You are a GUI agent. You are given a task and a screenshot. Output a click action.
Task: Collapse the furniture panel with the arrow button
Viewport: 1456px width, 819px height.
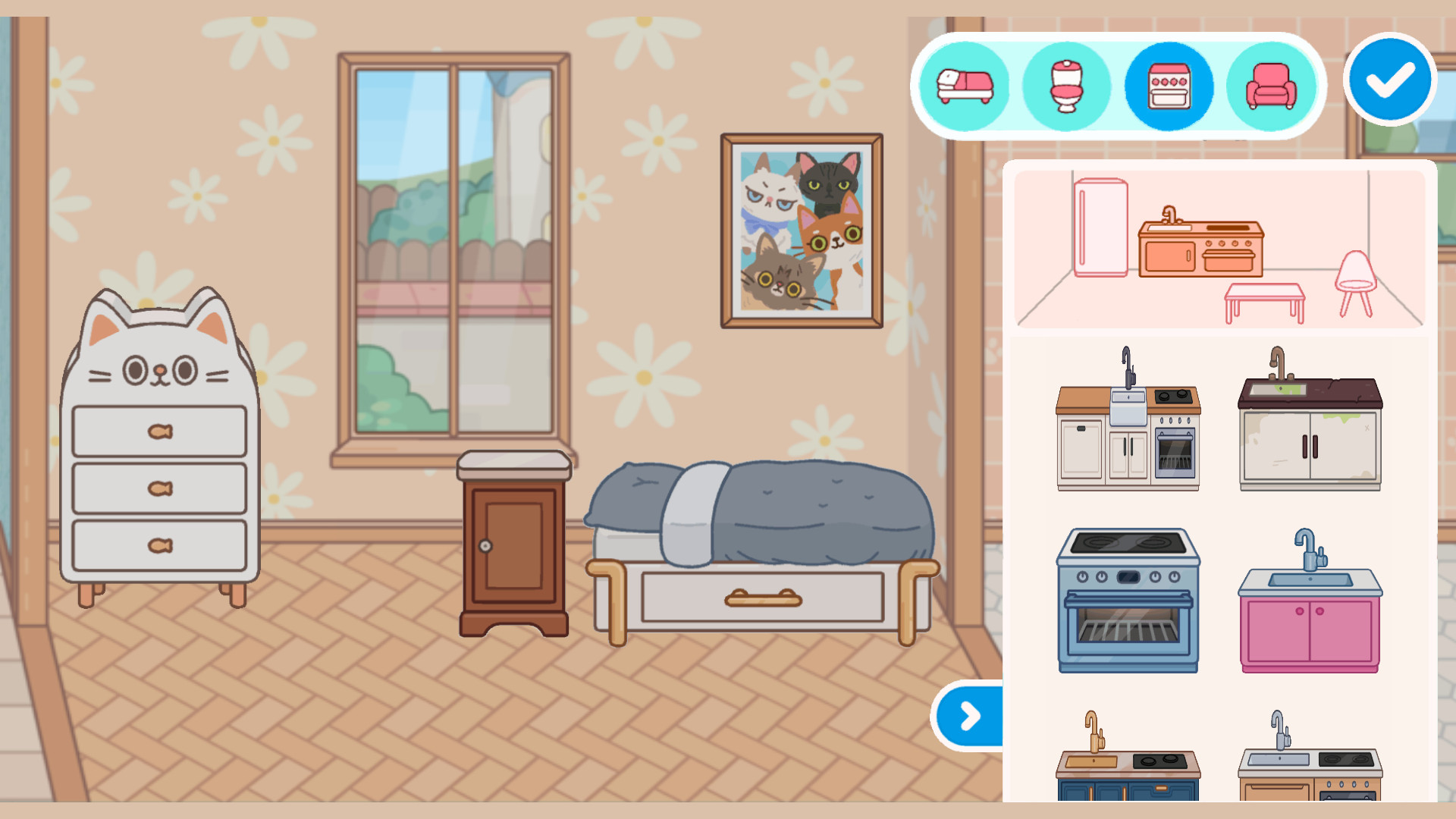(968, 714)
